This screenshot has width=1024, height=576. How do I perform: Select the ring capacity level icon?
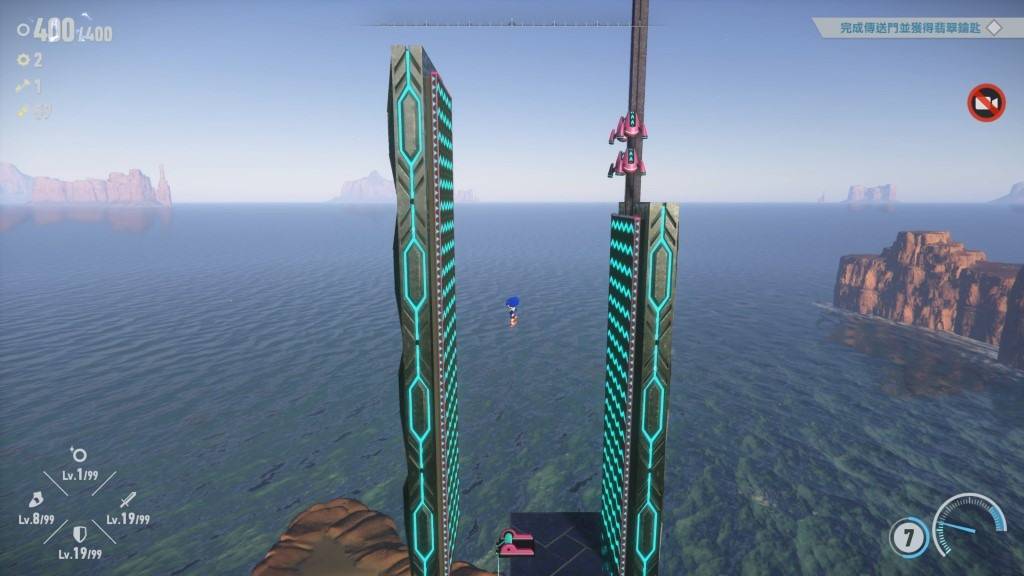(x=78, y=456)
